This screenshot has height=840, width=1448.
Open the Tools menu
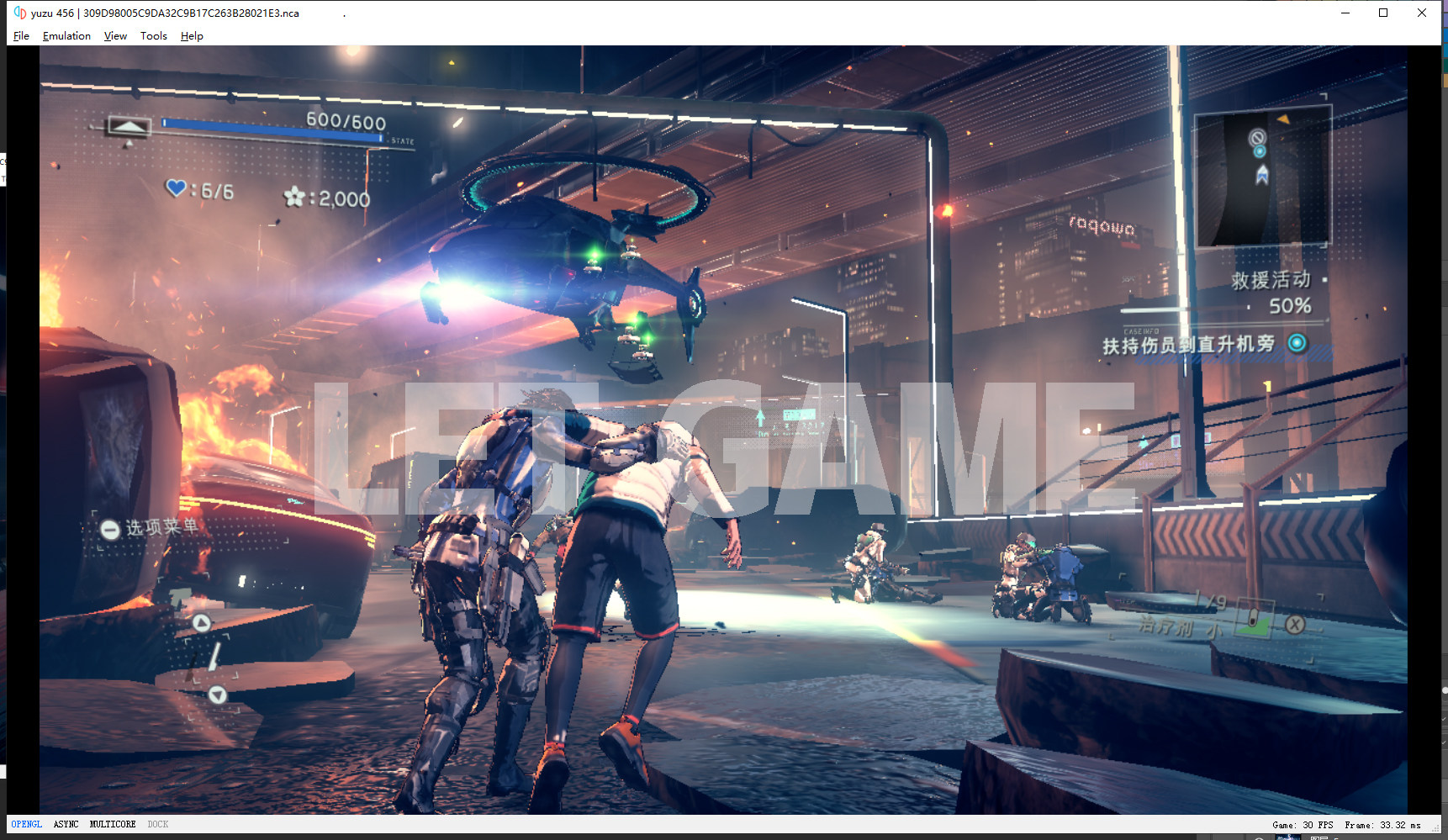[153, 36]
